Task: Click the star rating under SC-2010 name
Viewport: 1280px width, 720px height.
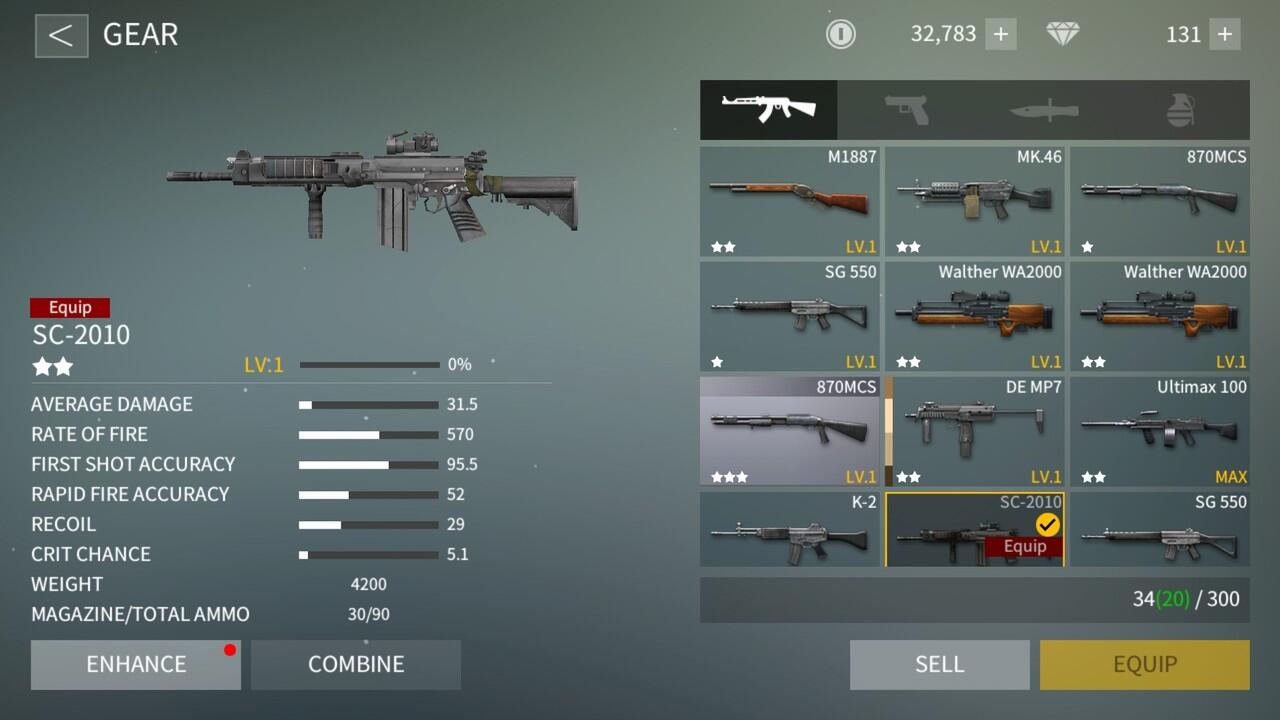Action: pyautogui.click(x=53, y=367)
